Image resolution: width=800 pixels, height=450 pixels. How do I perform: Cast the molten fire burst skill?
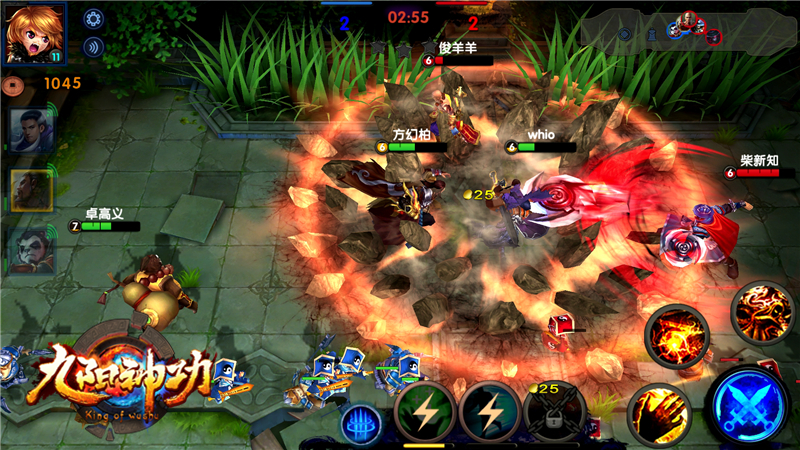pyautogui.click(x=677, y=337)
